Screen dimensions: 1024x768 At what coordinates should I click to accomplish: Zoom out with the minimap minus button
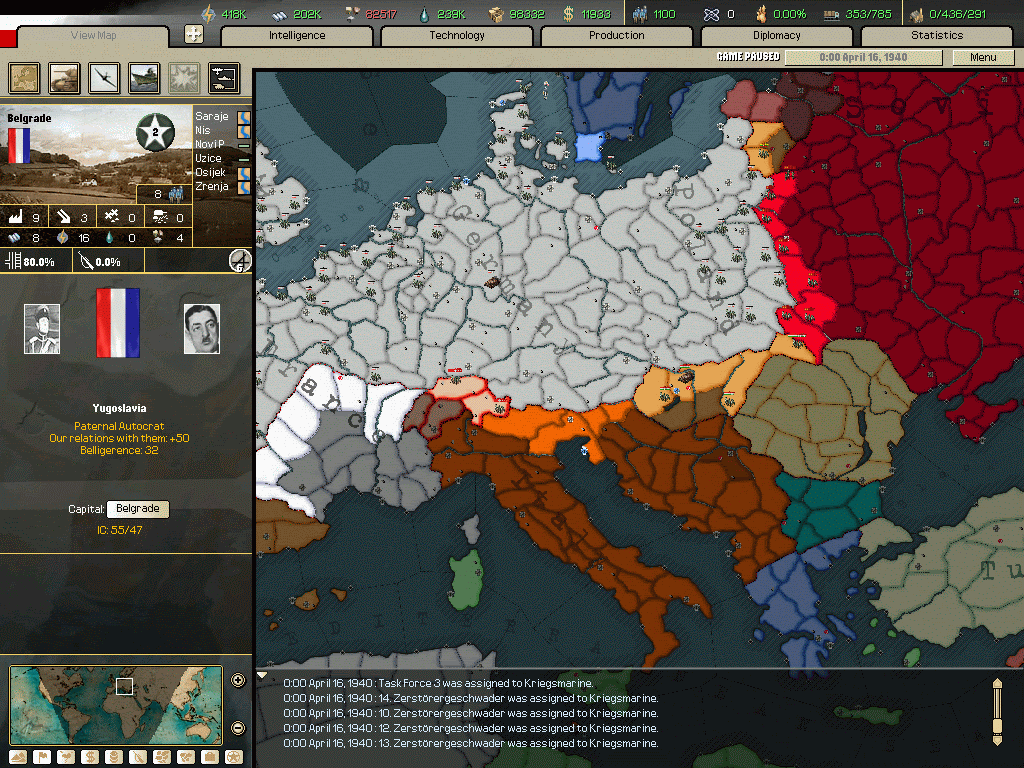238,727
